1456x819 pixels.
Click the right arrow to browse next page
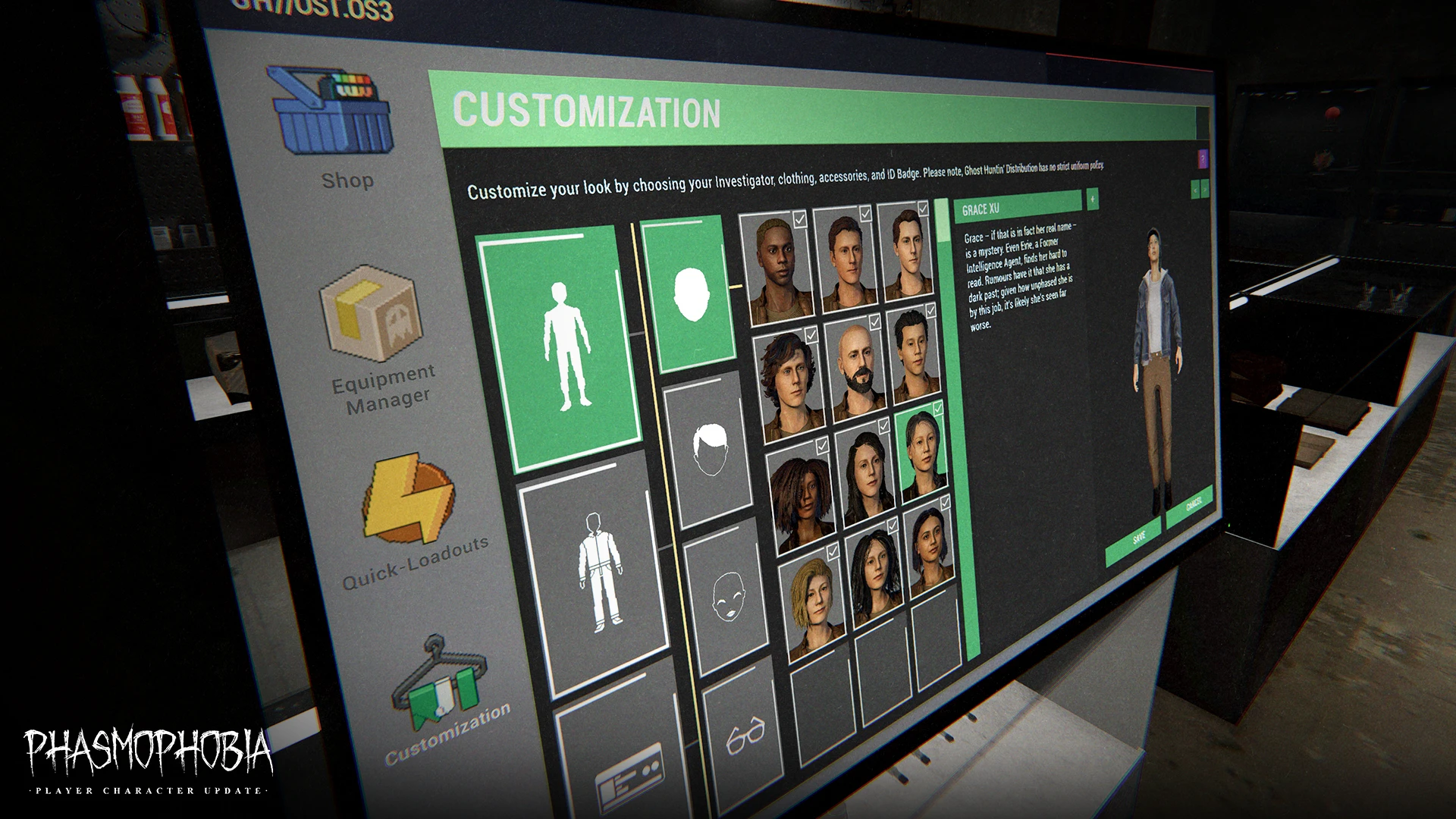coord(1206,189)
